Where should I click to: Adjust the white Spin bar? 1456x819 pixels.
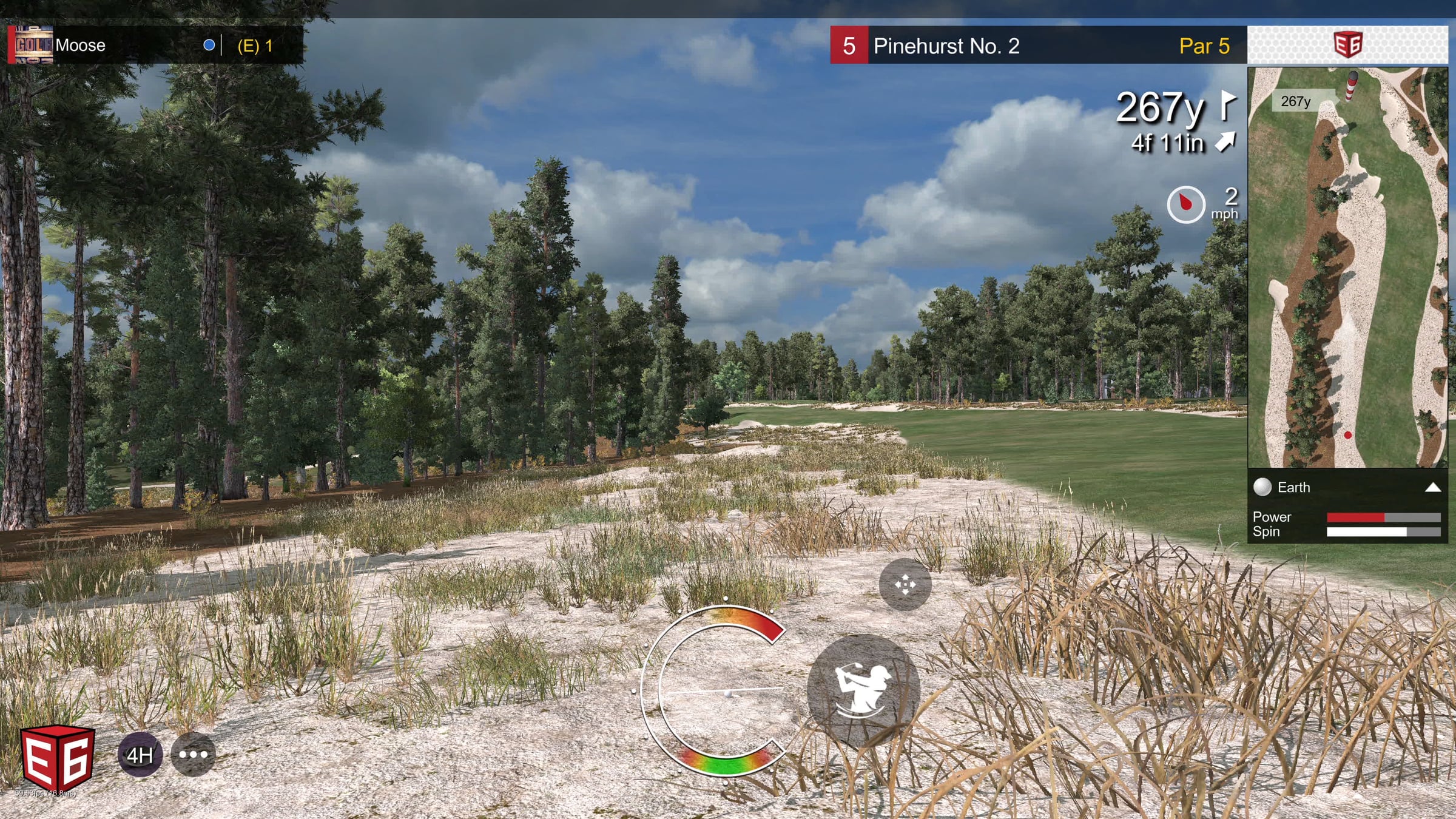1383,532
